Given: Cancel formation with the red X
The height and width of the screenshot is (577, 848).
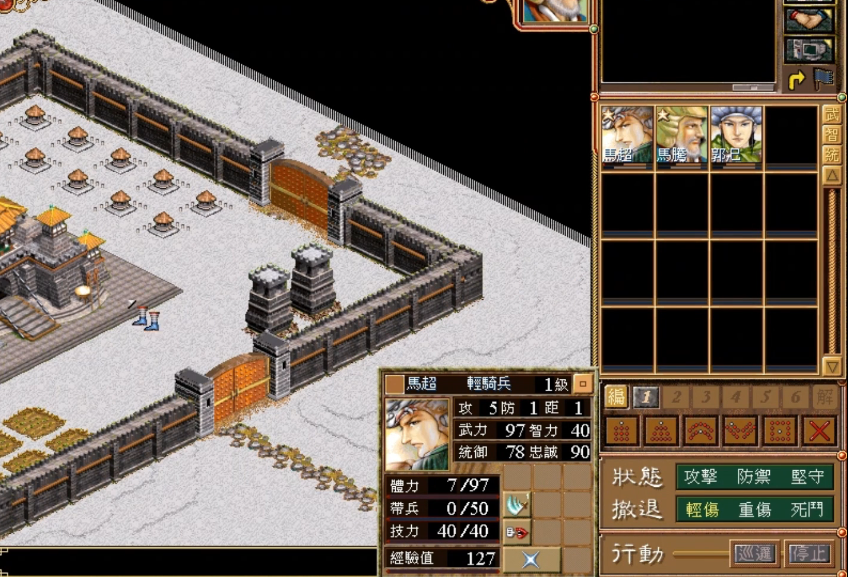Looking at the screenshot, I should coord(820,431).
